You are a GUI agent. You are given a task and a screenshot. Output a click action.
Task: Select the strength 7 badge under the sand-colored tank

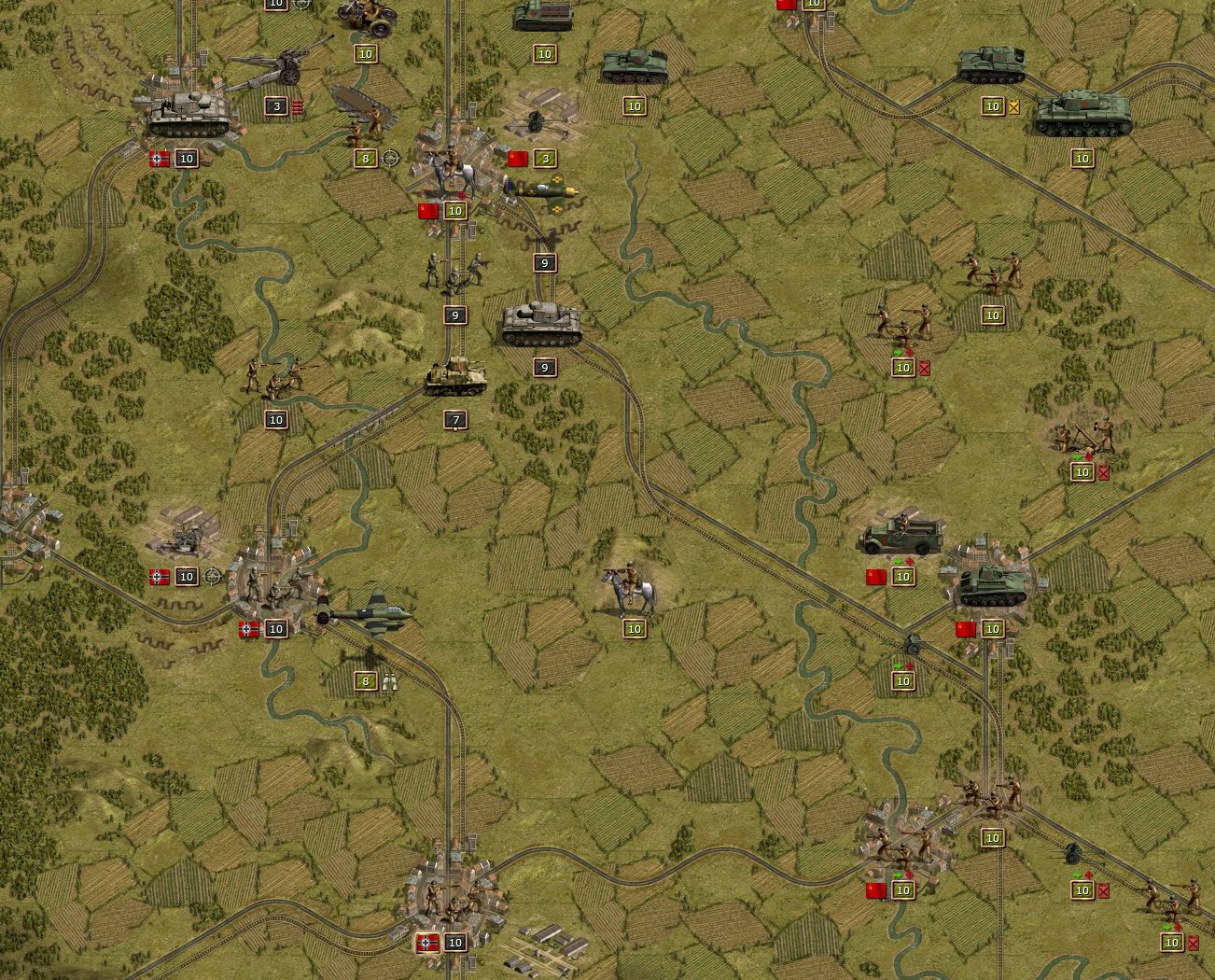[454, 421]
